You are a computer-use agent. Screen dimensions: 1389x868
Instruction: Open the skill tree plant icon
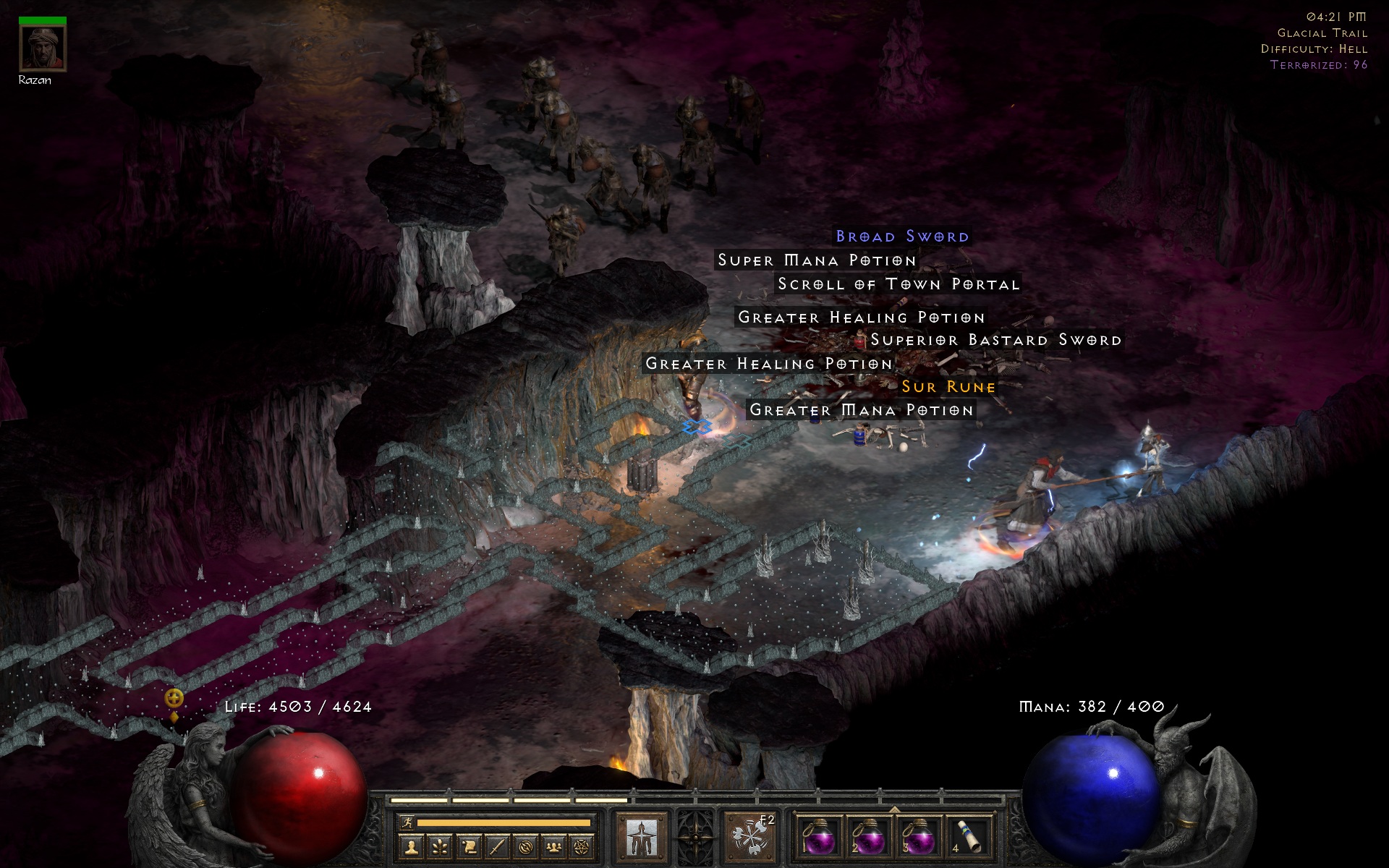coord(441,846)
